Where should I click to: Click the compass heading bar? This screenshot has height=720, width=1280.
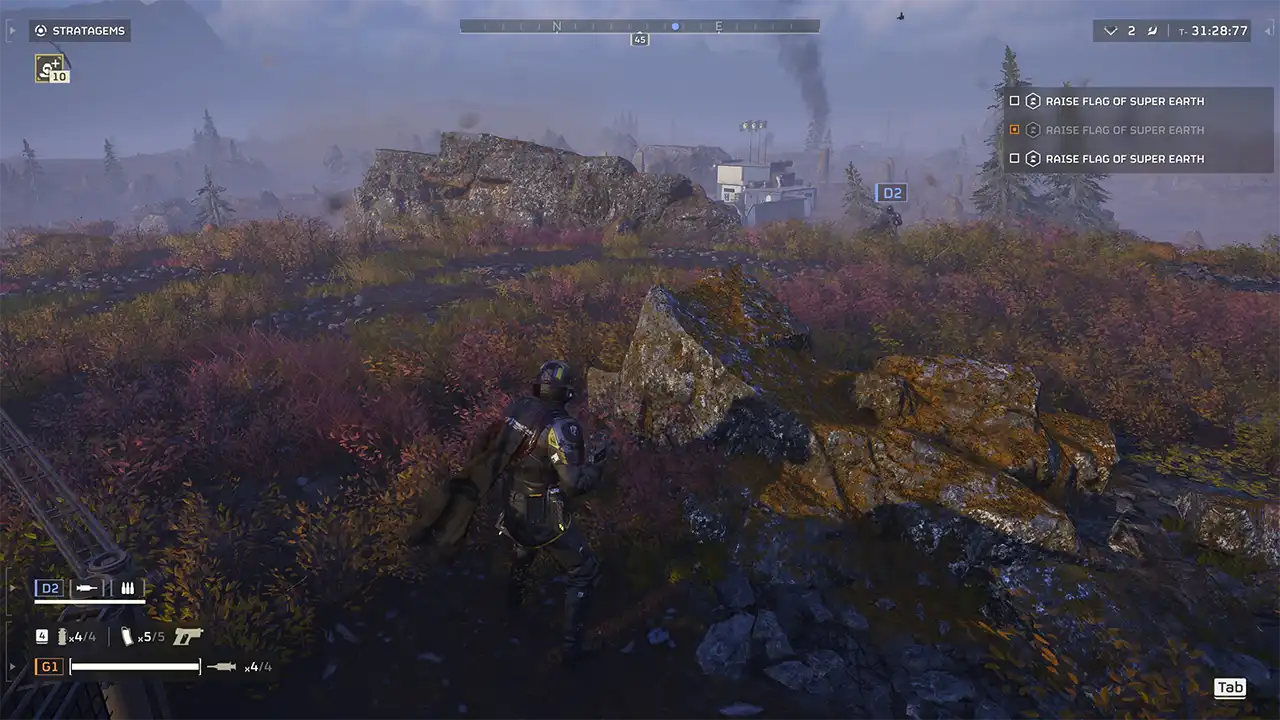[x=639, y=27]
